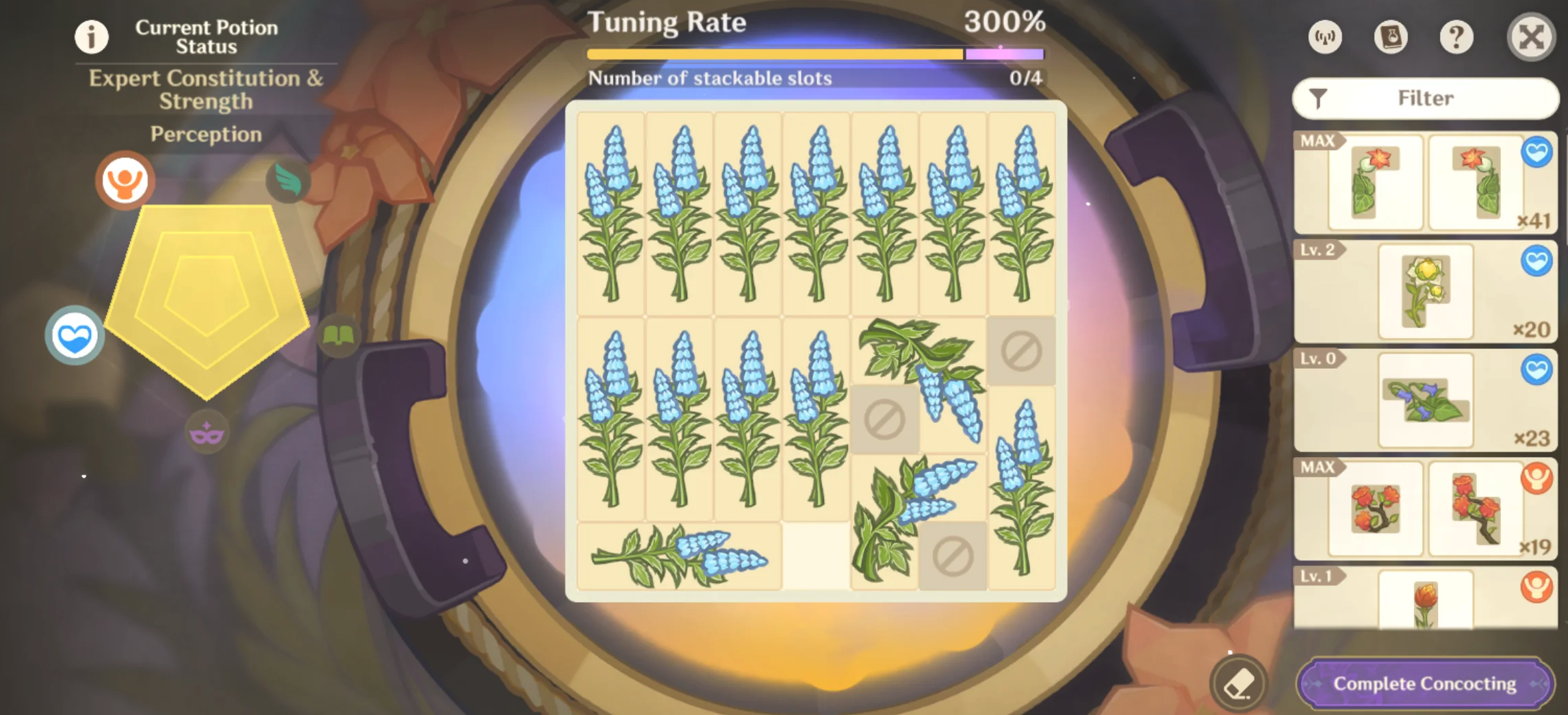This screenshot has height=715, width=1568.
Task: Click the info icon beside Current Potion Status
Action: tap(91, 38)
